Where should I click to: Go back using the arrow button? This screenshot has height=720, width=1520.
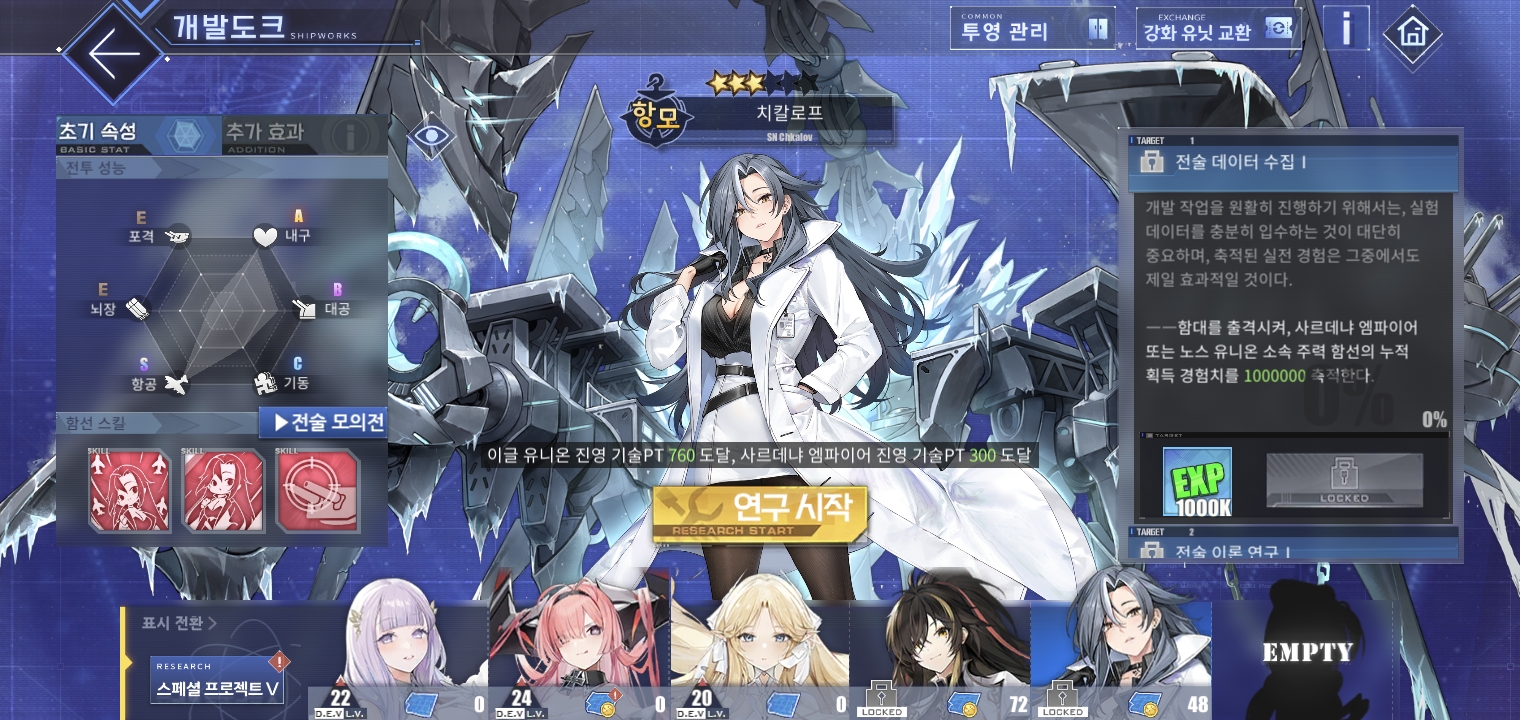click(x=113, y=52)
